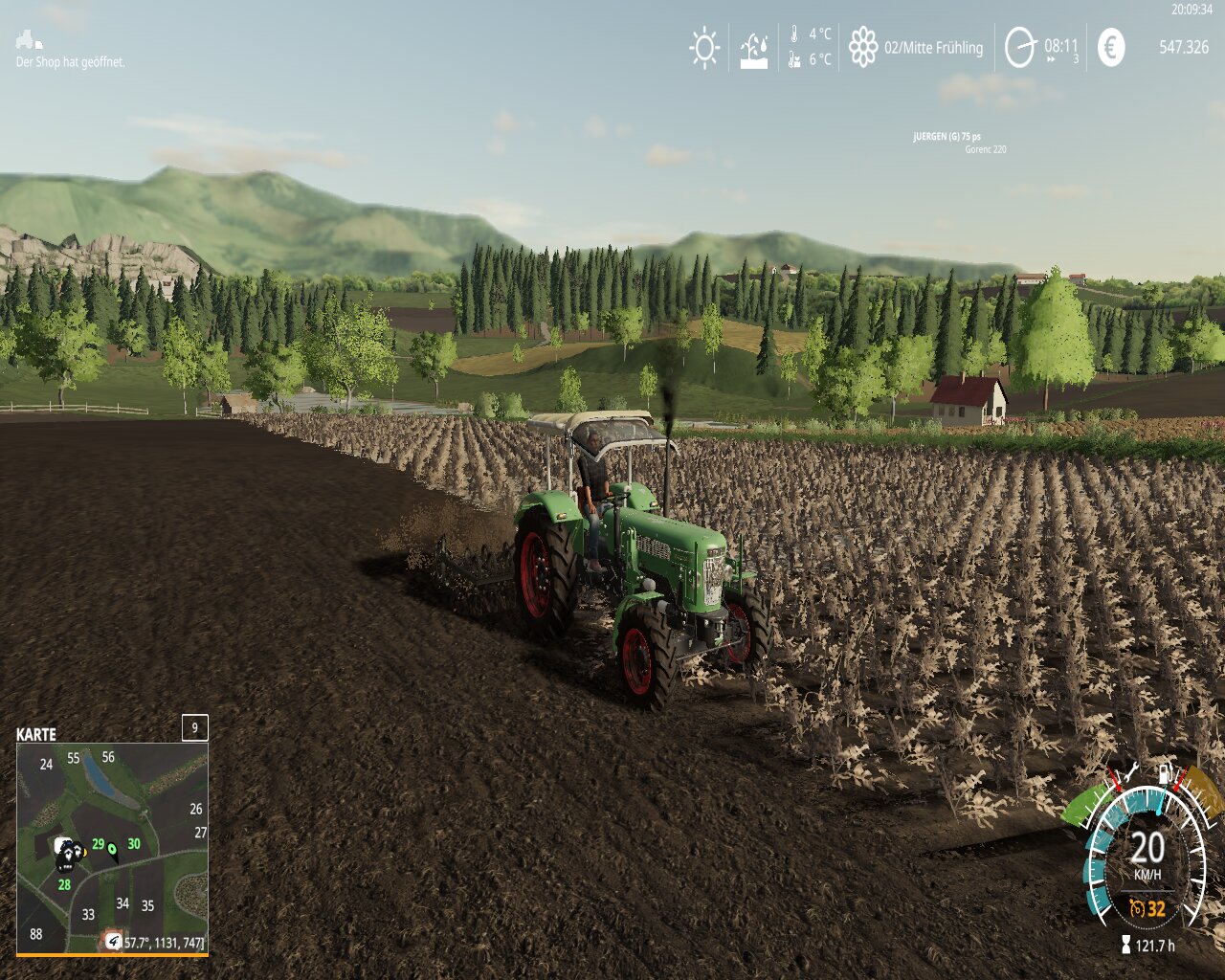Image resolution: width=1225 pixels, height=980 pixels.
Task: Toggle the orange cruise control icon
Action: point(1137,908)
